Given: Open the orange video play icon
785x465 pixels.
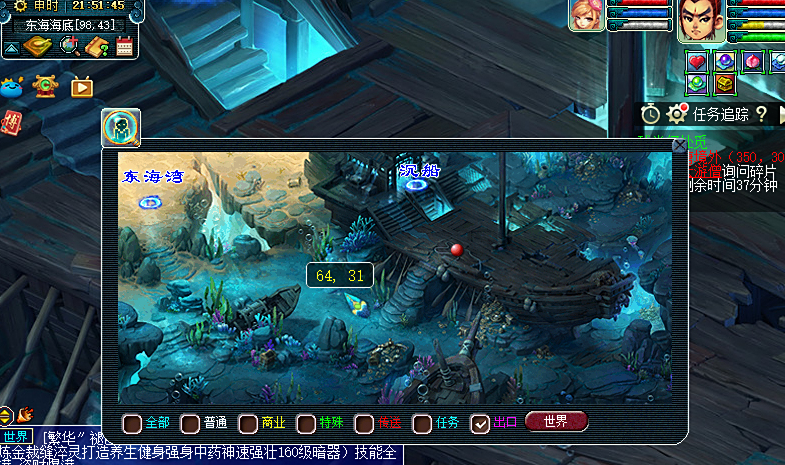Looking at the screenshot, I should click(82, 87).
